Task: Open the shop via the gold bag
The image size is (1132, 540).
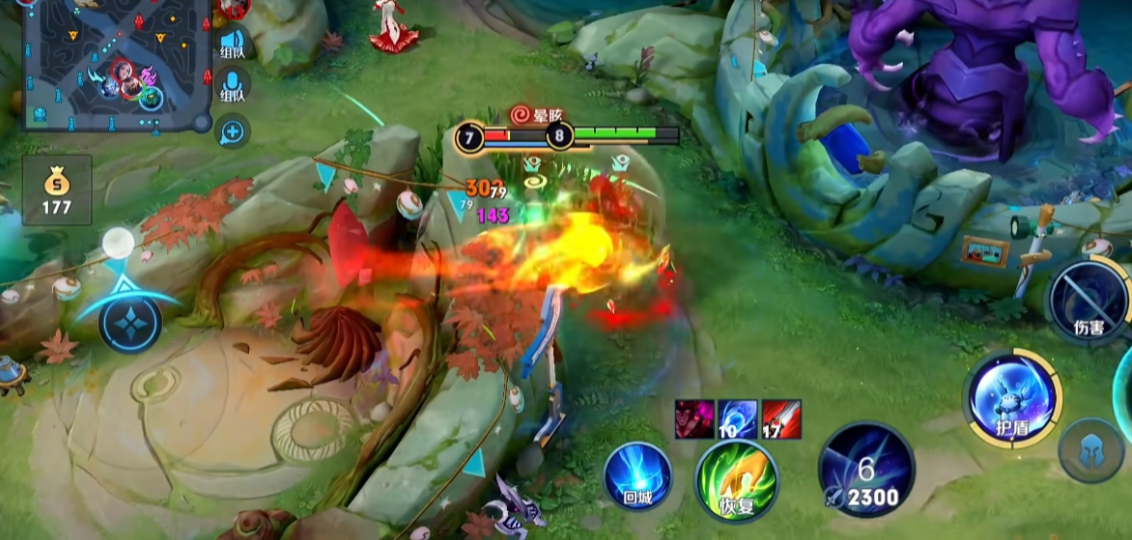Action: tap(57, 190)
